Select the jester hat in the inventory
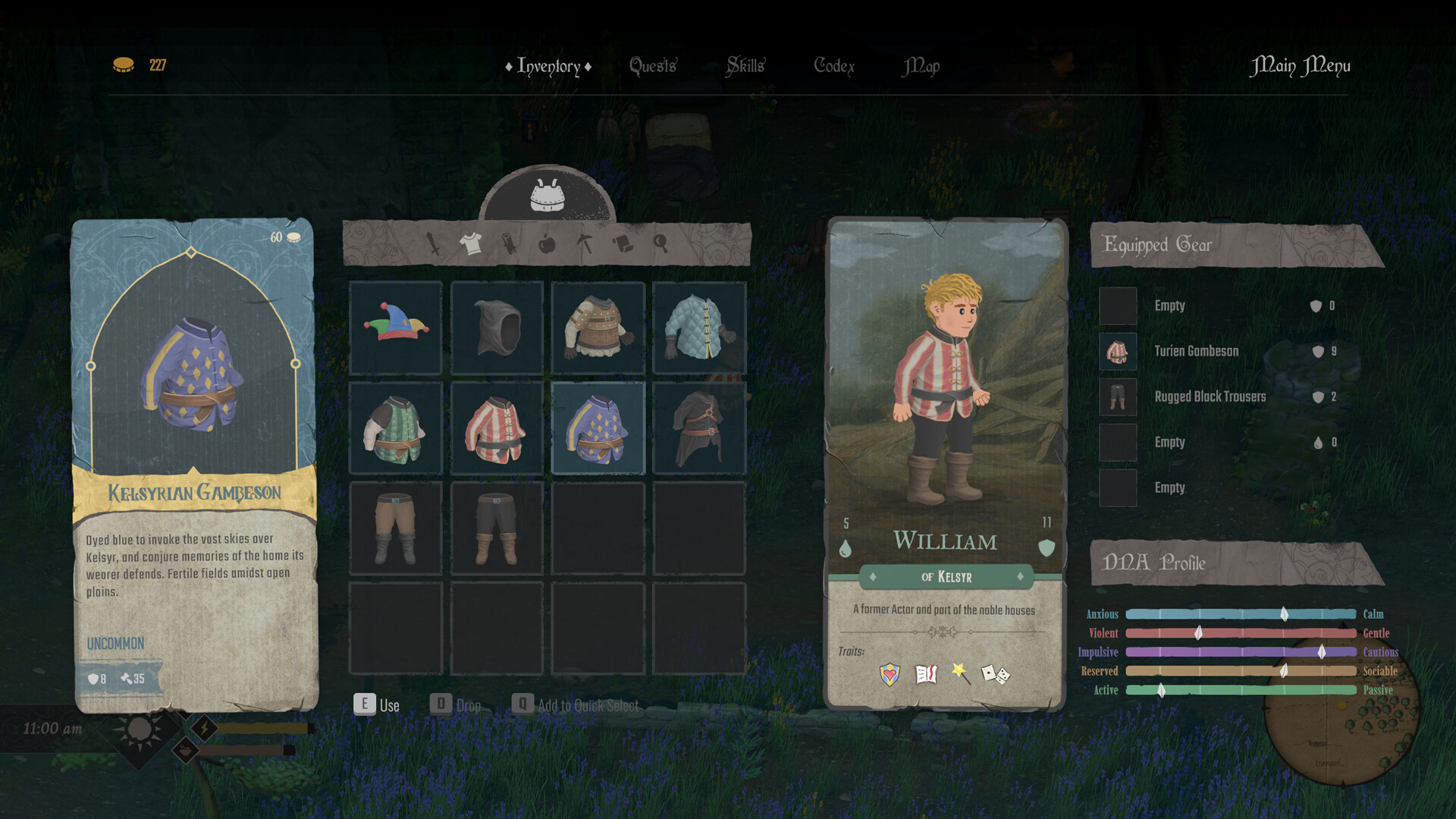1456x819 pixels. 395,328
